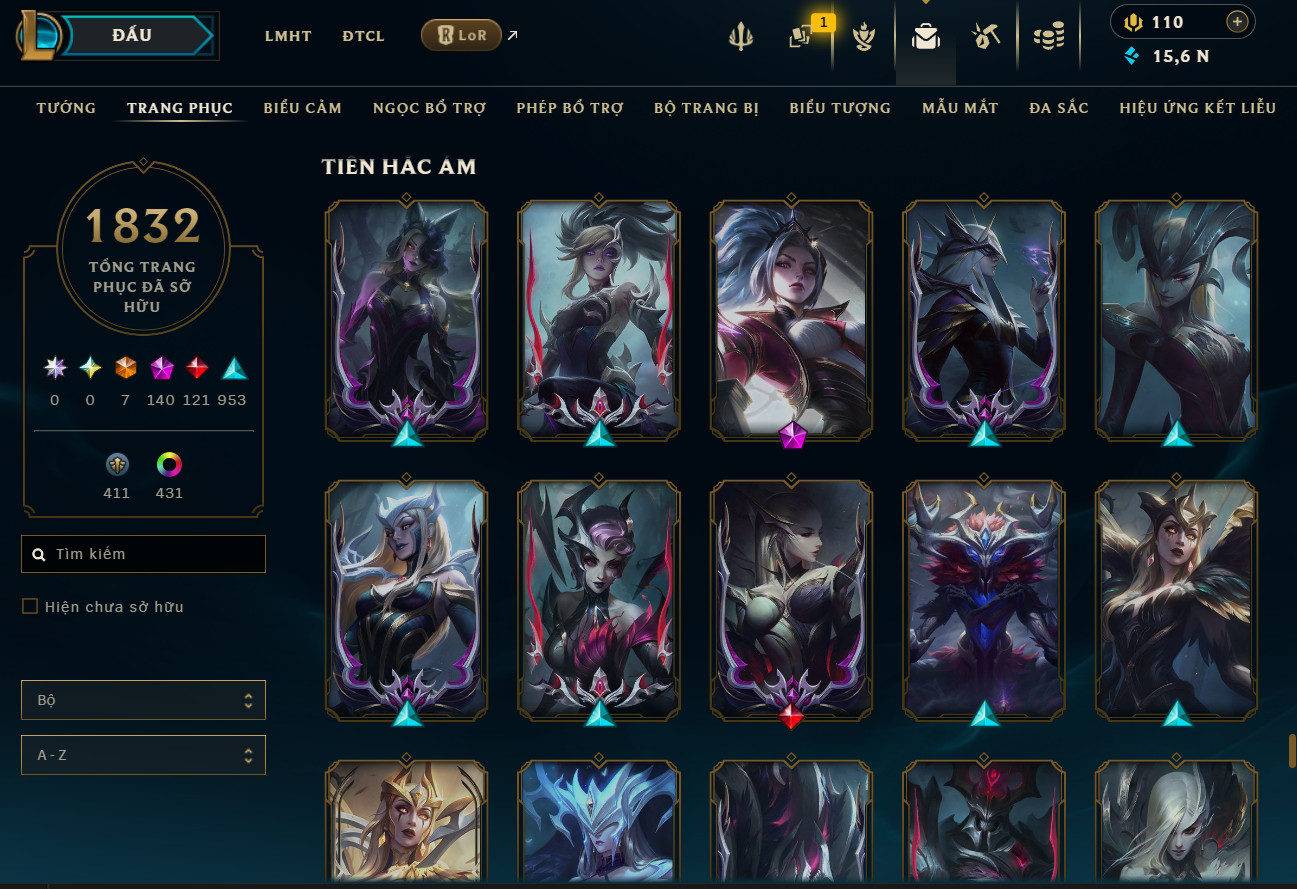This screenshot has width=1297, height=889.
Task: Select the NGỌC BỔ TRỢ tab
Action: click(x=429, y=108)
